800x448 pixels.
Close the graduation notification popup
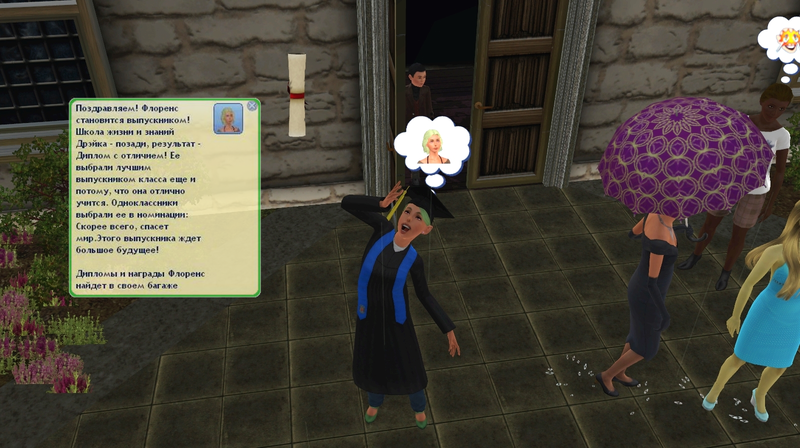[x=252, y=105]
